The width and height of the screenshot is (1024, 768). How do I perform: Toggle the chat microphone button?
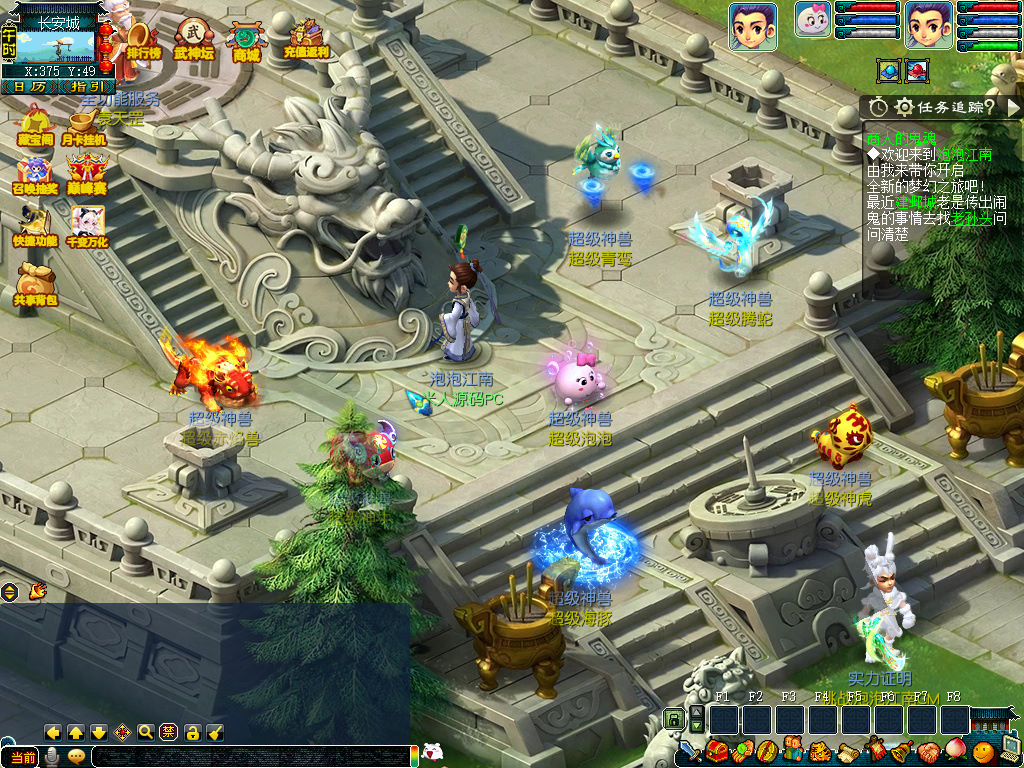pos(52,757)
